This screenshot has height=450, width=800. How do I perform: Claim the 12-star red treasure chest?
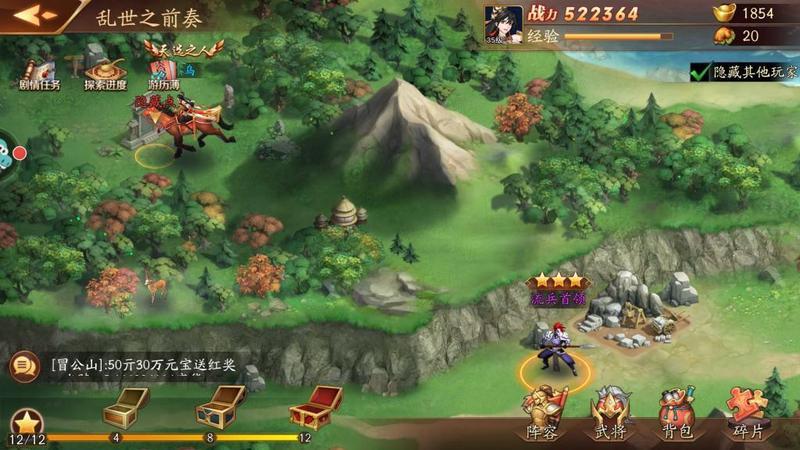[x=310, y=407]
